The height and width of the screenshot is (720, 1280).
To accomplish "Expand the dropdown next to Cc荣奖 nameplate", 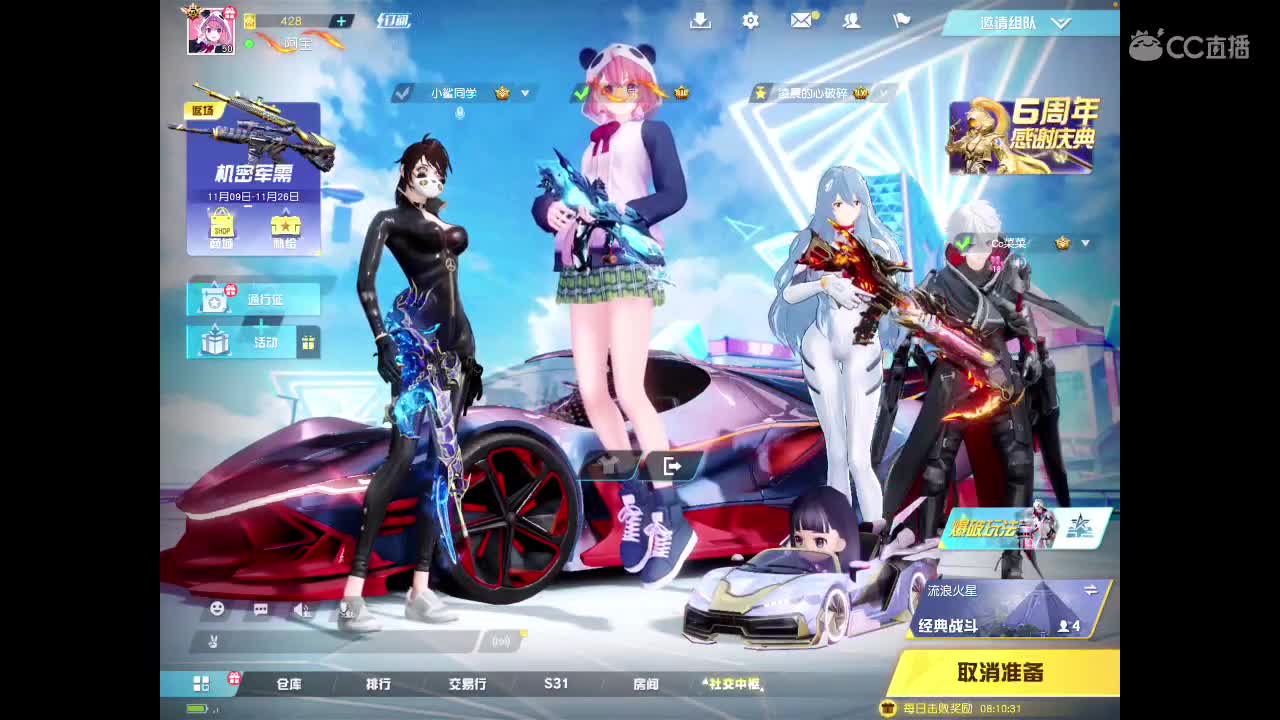I will click(x=1085, y=242).
